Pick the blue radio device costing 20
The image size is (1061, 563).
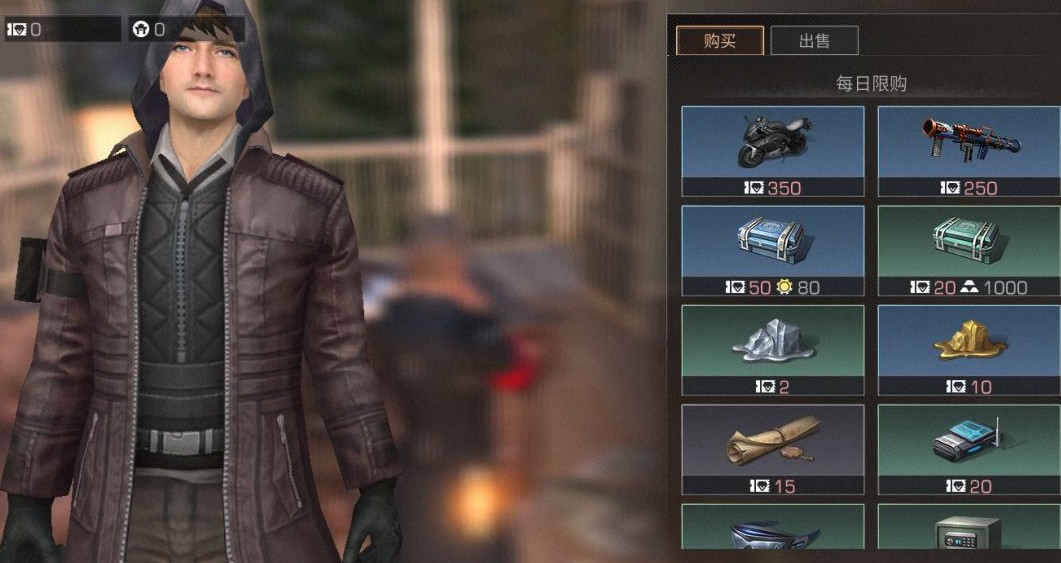pos(969,448)
